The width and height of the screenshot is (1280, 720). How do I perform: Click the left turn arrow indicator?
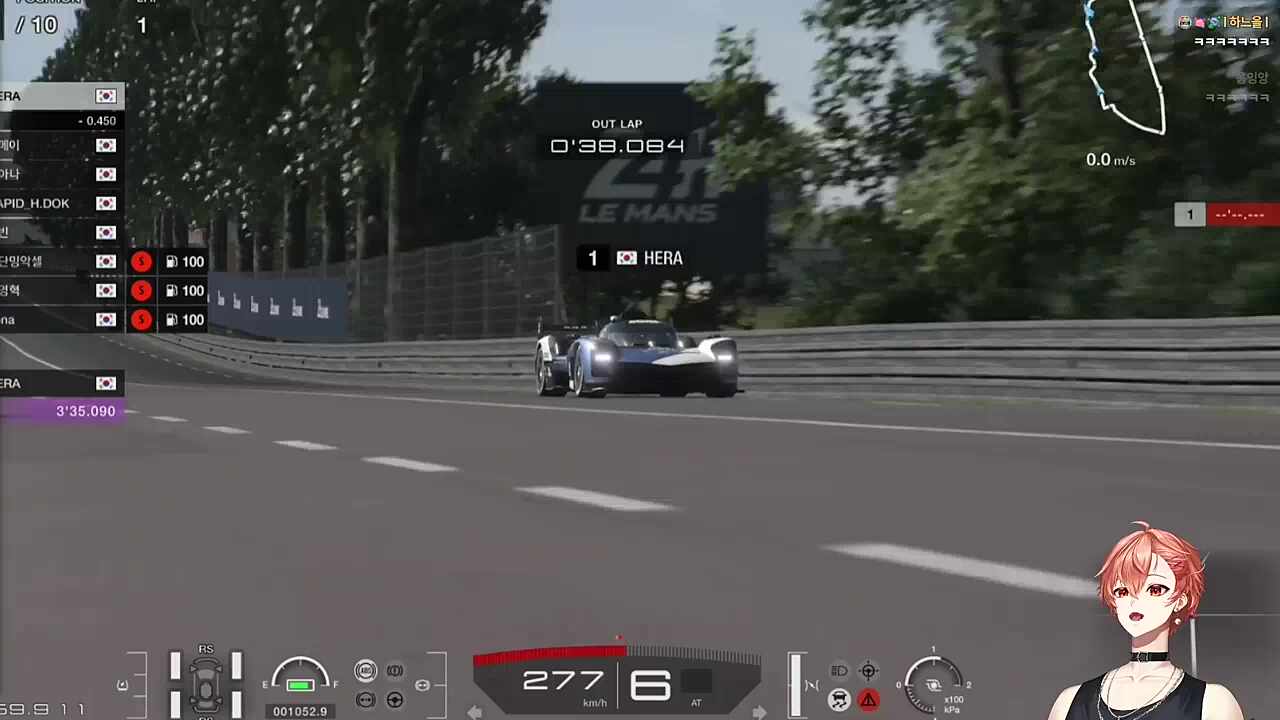(475, 712)
